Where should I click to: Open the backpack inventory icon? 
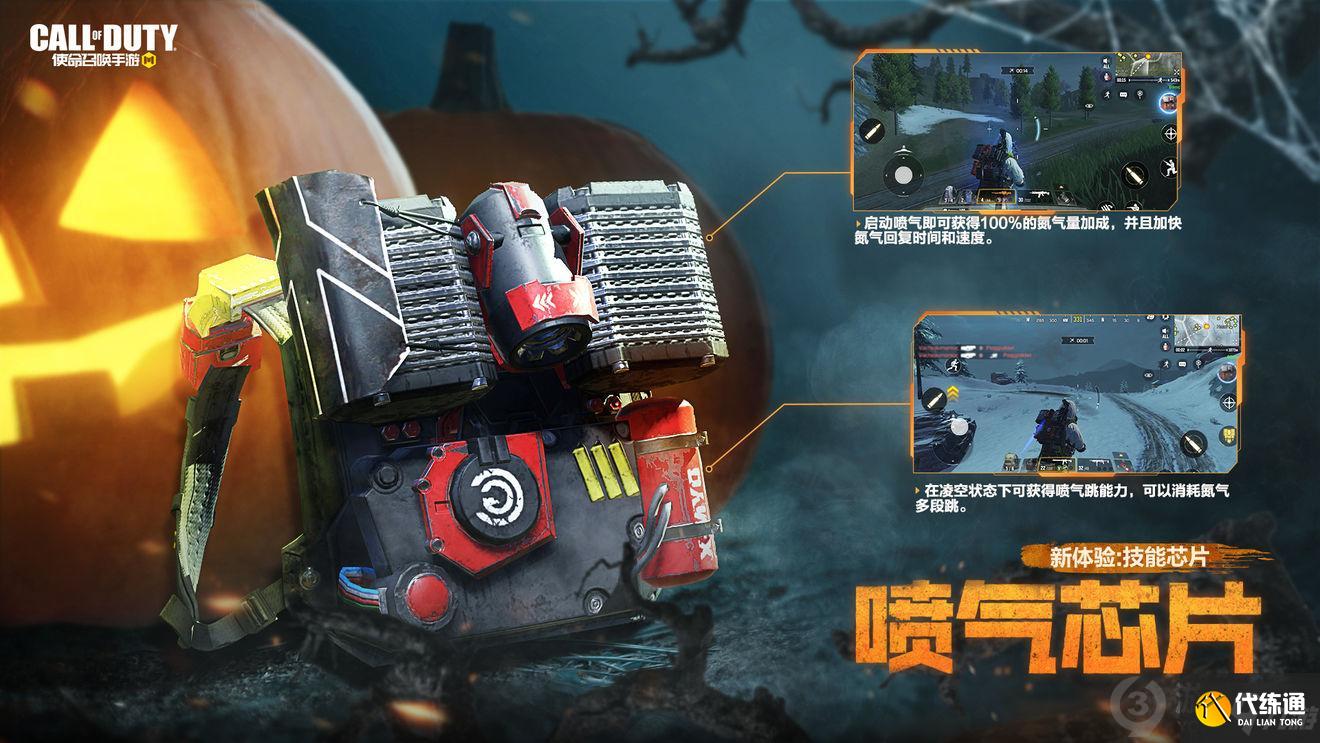1228,434
